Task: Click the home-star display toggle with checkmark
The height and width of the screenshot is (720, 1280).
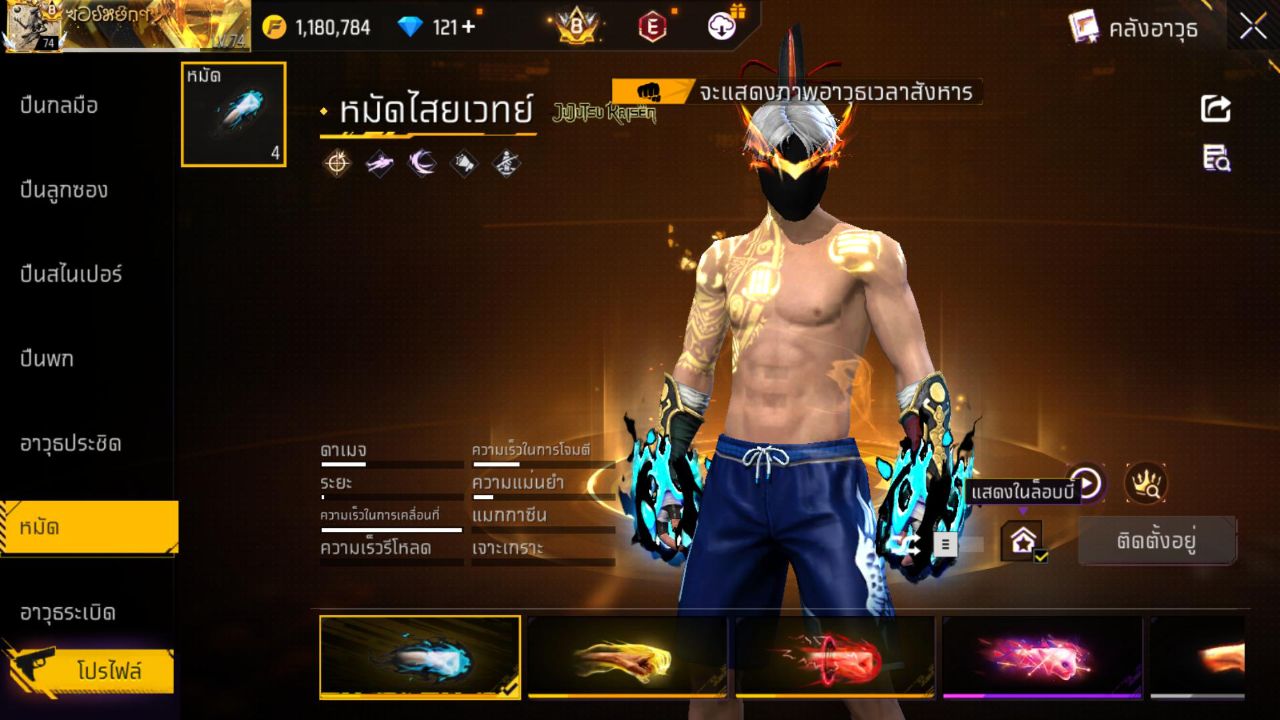Action: [x=1023, y=540]
